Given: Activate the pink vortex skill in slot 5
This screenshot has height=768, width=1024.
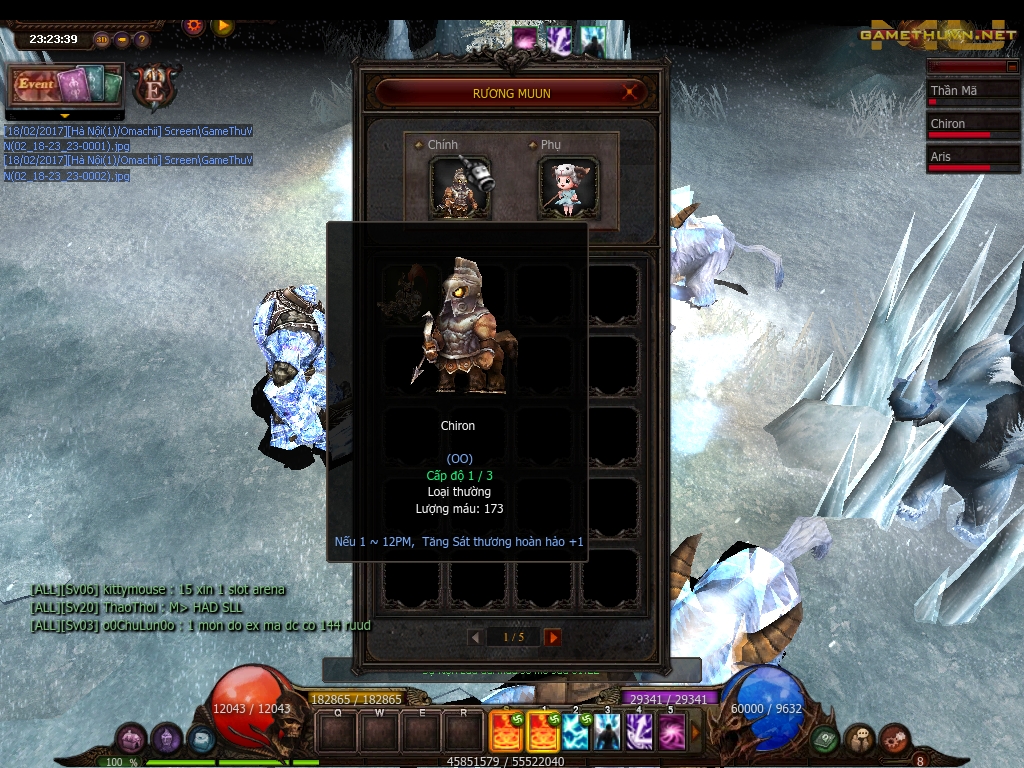Looking at the screenshot, I should [671, 733].
